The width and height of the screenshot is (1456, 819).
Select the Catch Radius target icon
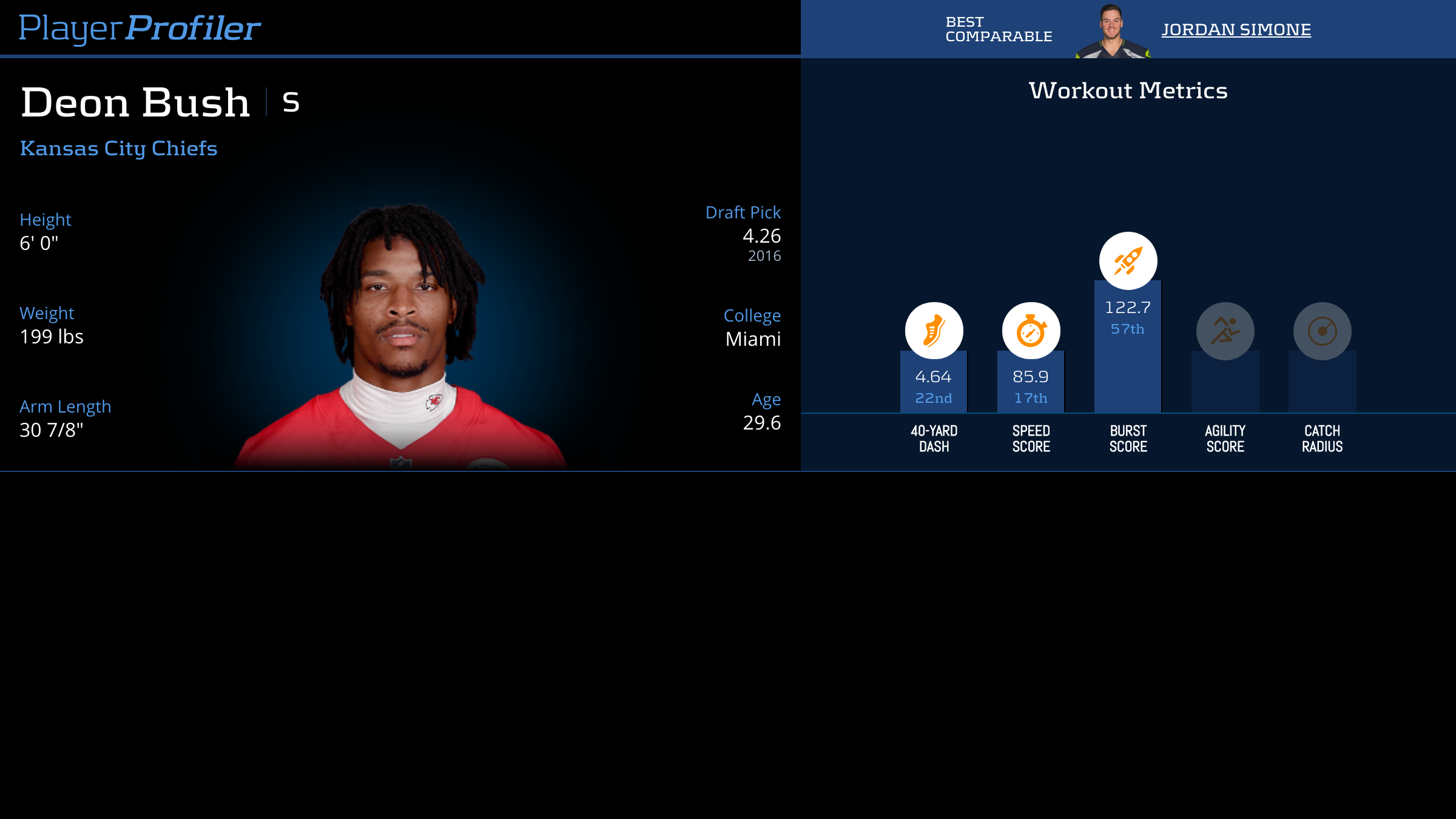(1322, 331)
